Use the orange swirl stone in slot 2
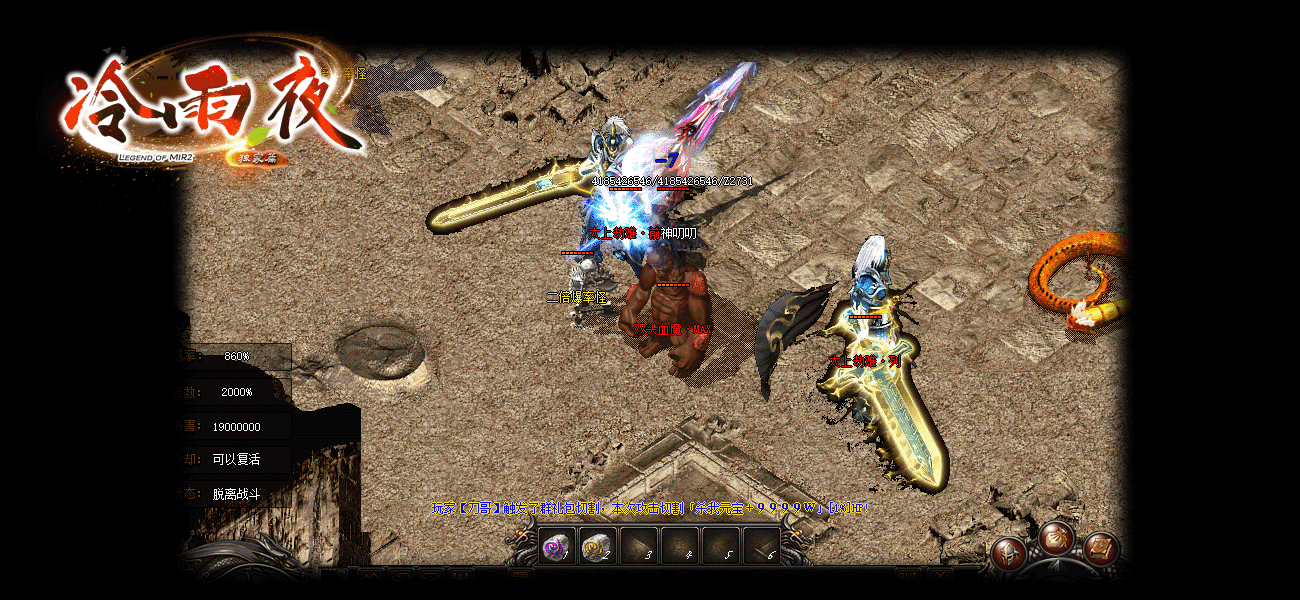 pyautogui.click(x=598, y=547)
